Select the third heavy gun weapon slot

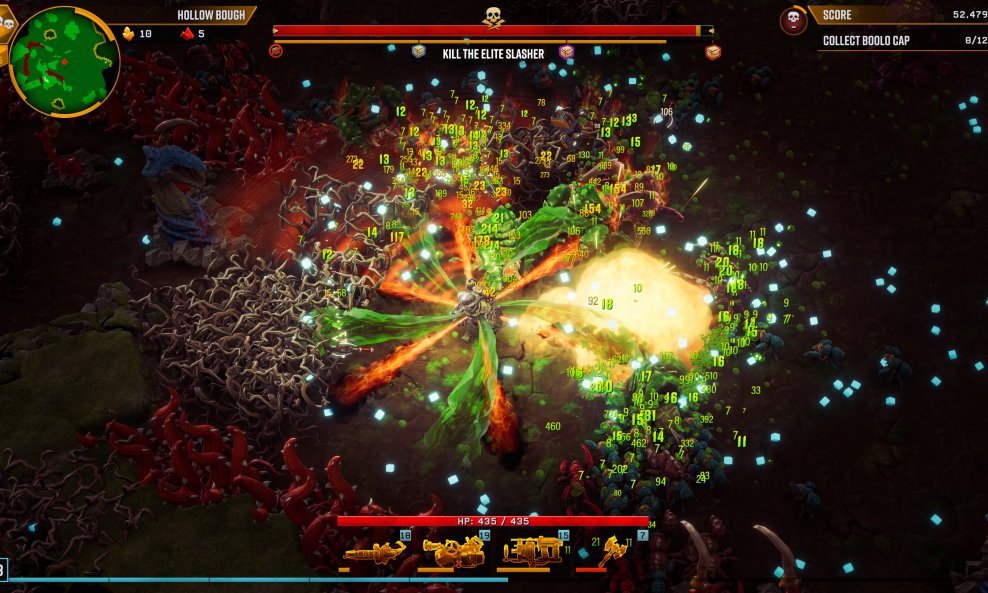coord(533,551)
